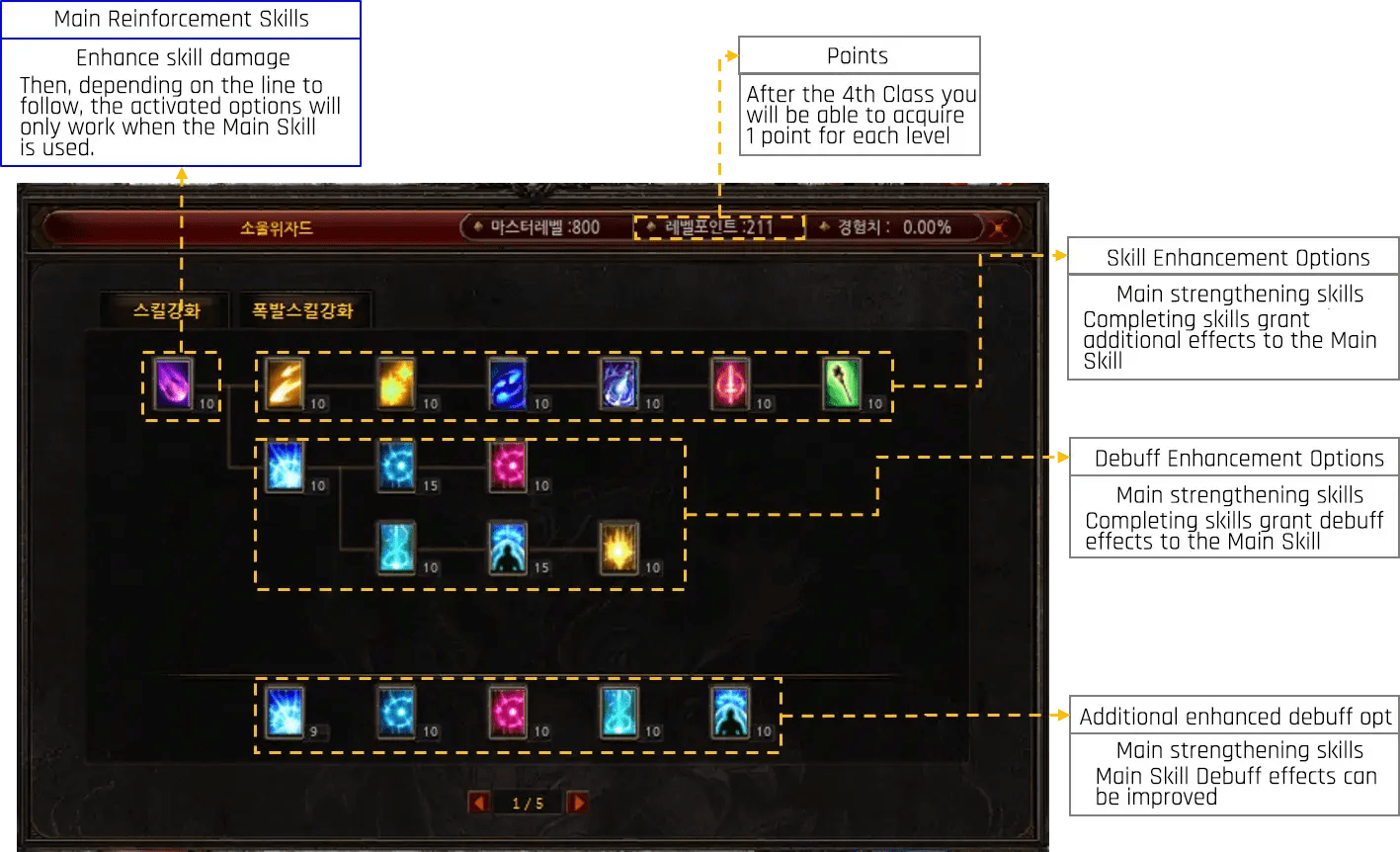
Task: Select the green wand enhancement skill
Action: [x=842, y=383]
